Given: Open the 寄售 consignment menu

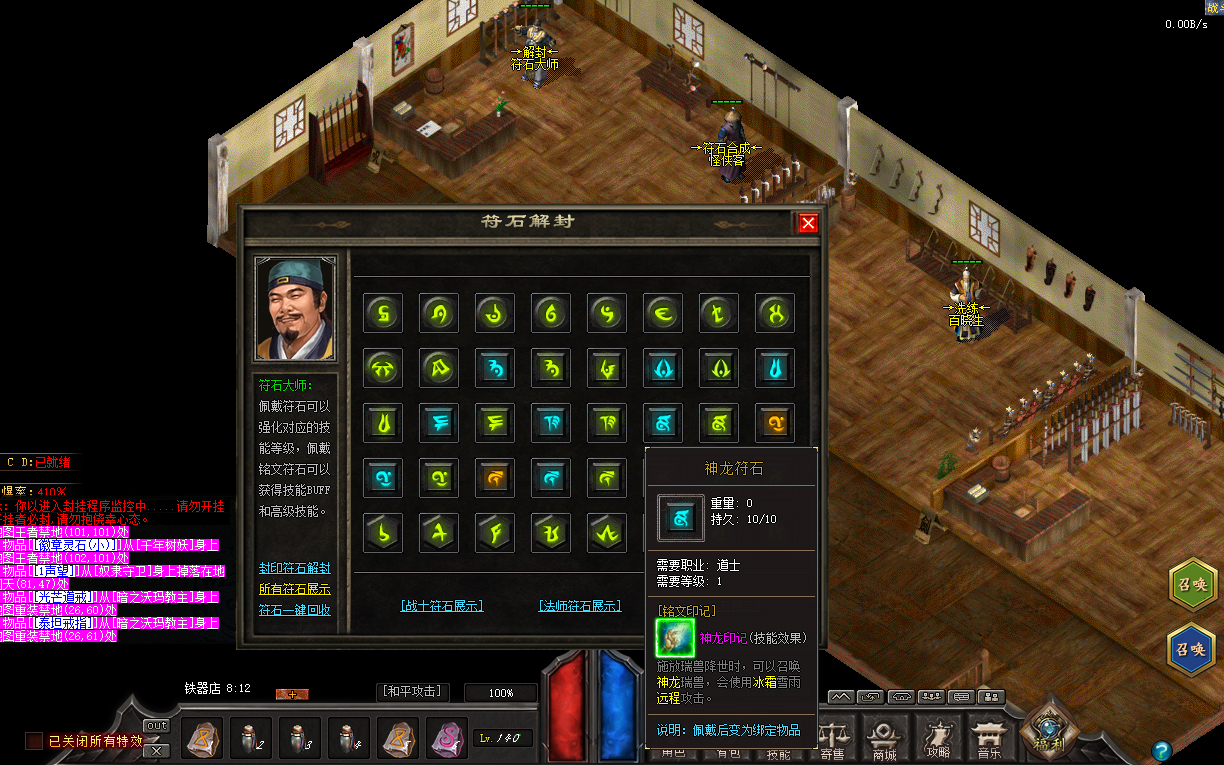Looking at the screenshot, I should [x=831, y=740].
